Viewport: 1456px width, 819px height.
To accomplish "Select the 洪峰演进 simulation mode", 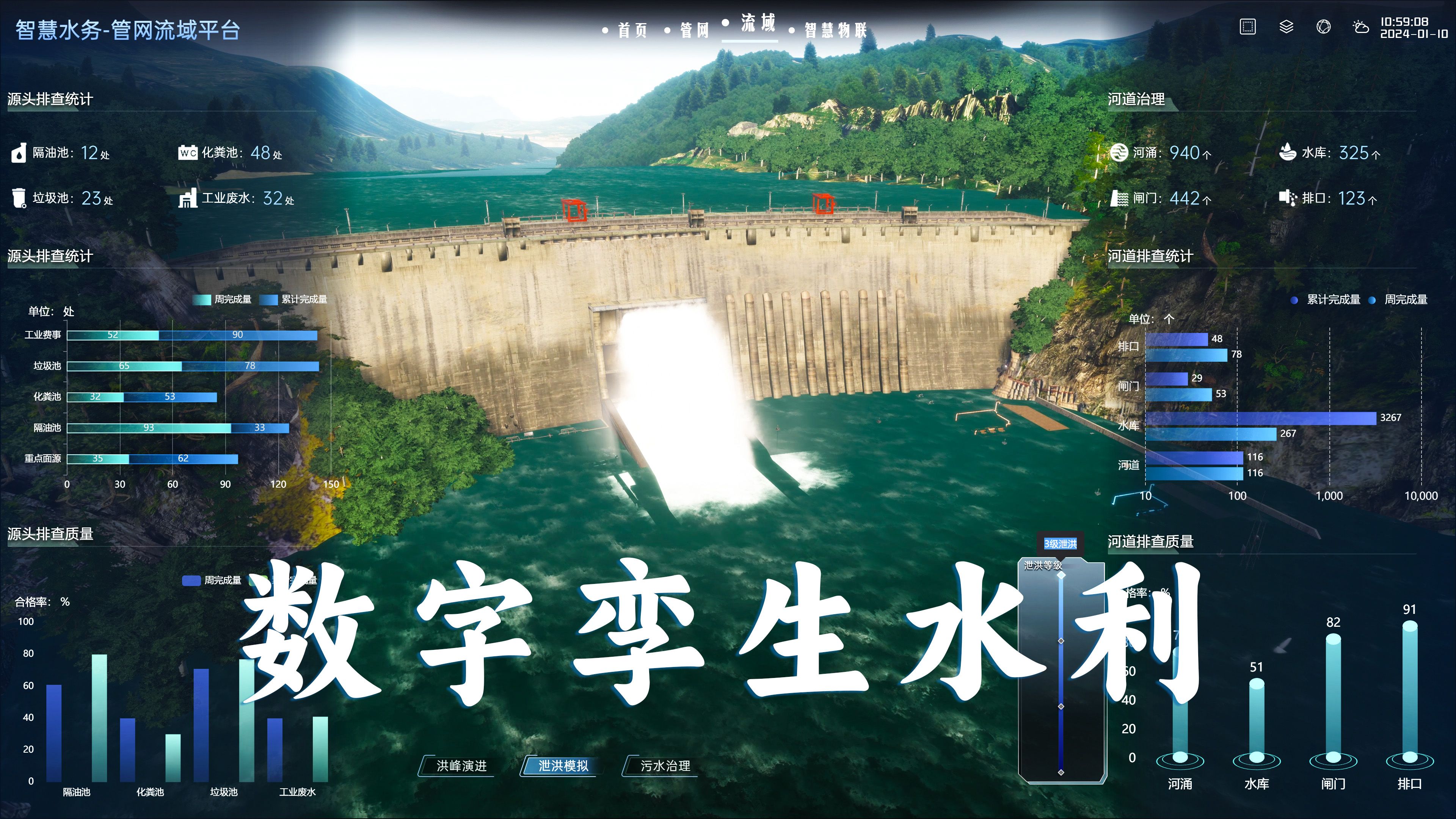I will 462,766.
